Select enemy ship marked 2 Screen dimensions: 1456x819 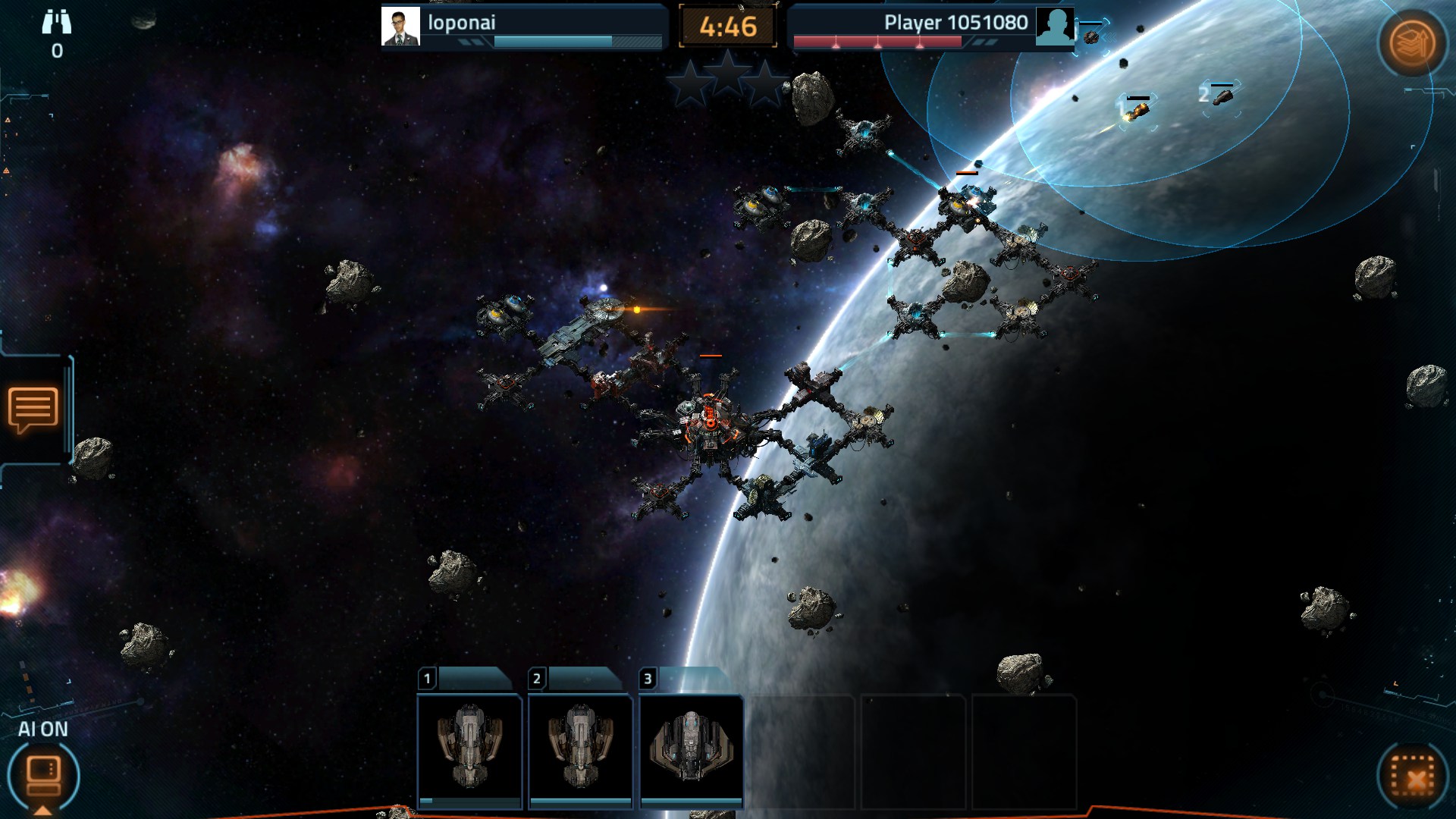tap(1222, 97)
